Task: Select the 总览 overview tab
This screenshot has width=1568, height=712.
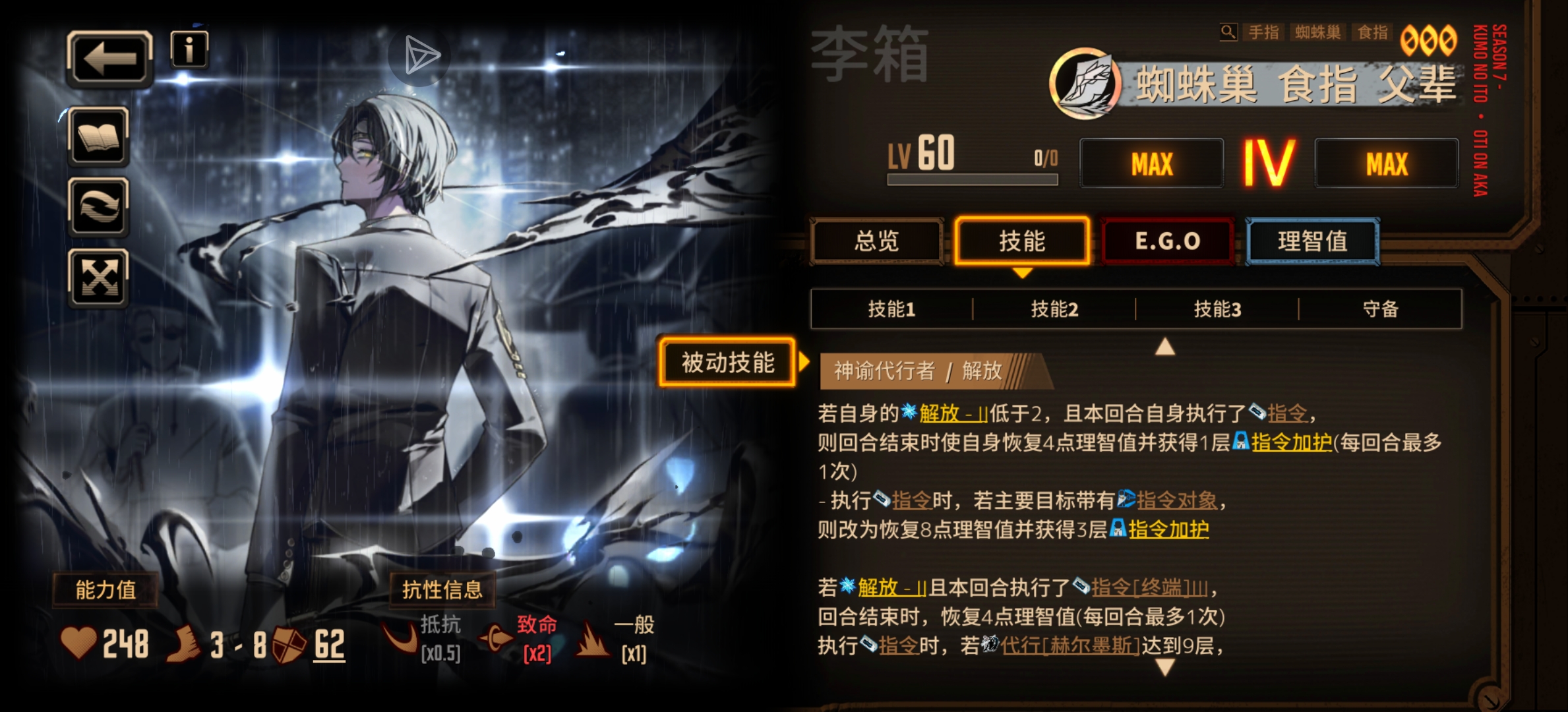Action: coord(877,241)
